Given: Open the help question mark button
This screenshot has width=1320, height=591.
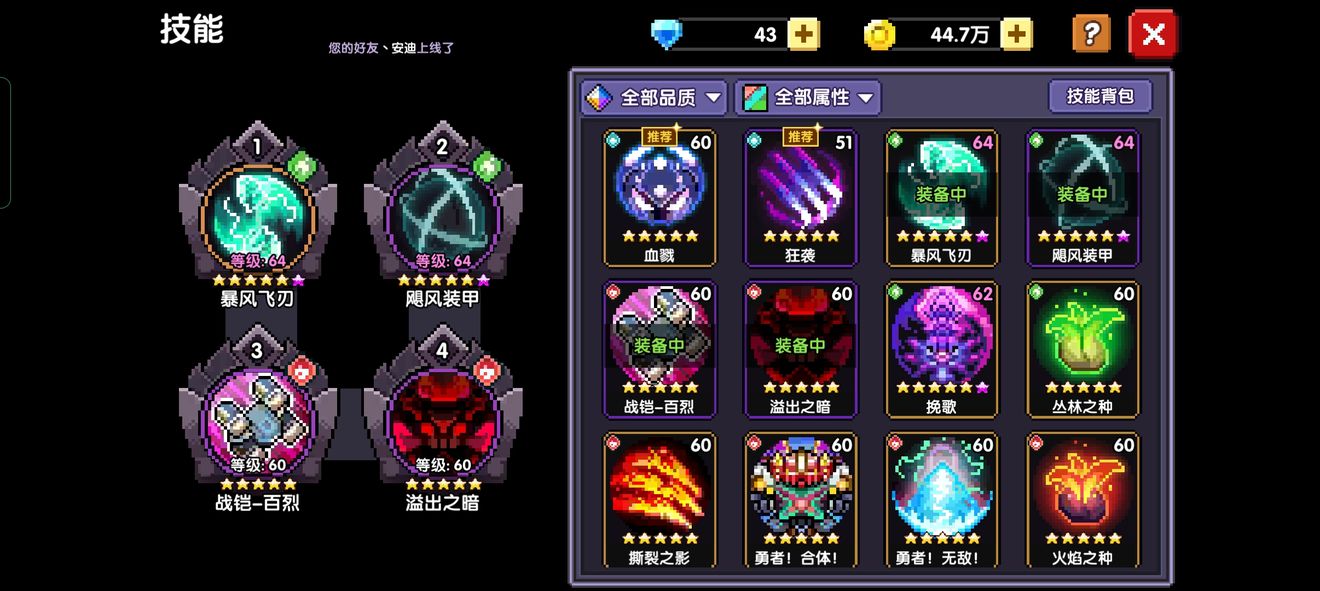Looking at the screenshot, I should 1091,34.
